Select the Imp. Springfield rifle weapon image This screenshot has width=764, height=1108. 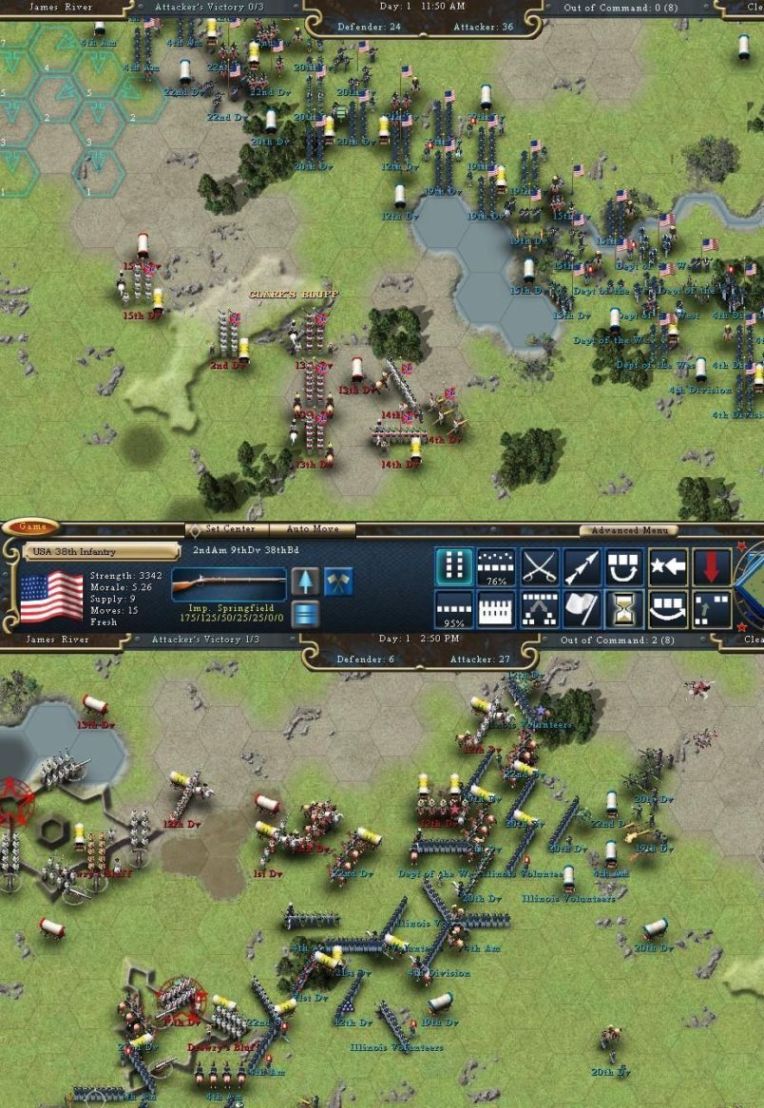(229, 583)
